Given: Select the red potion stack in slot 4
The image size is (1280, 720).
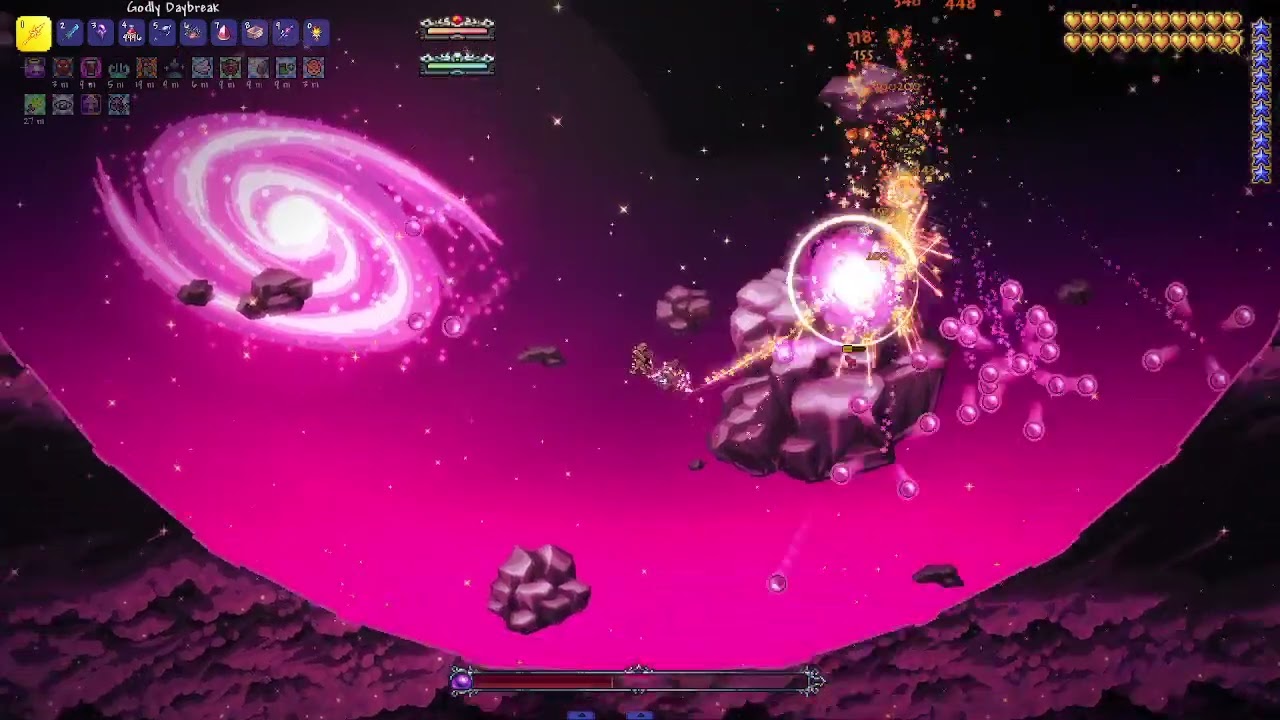Looking at the screenshot, I should pyautogui.click(x=131, y=33).
